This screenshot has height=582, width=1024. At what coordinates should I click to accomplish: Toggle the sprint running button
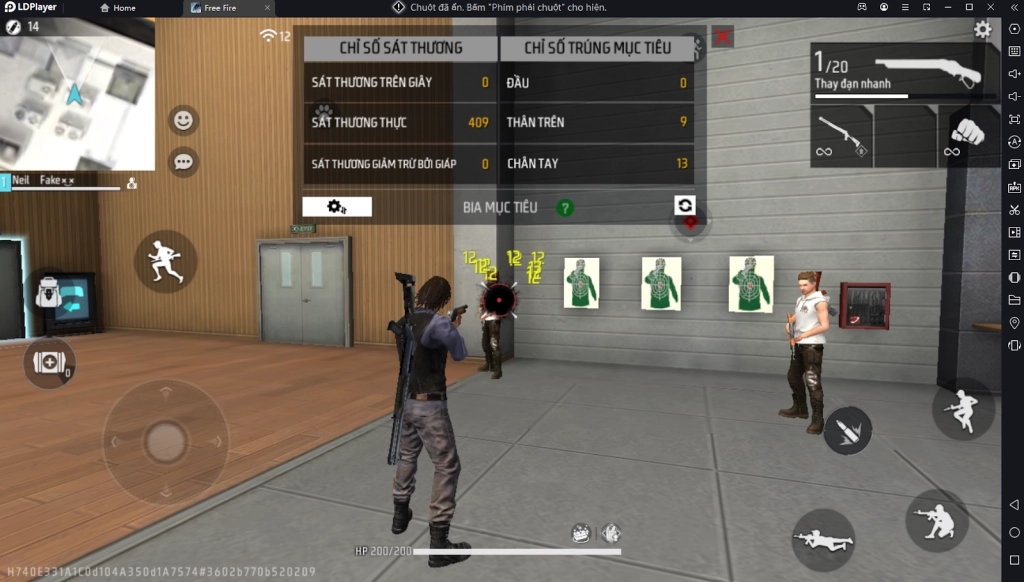pos(165,261)
